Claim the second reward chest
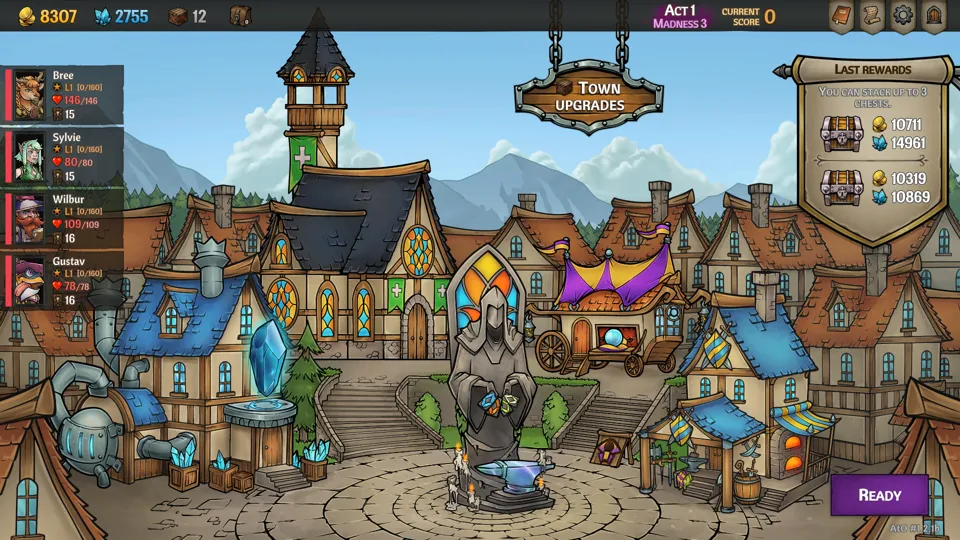This screenshot has height=540, width=960. pos(842,187)
